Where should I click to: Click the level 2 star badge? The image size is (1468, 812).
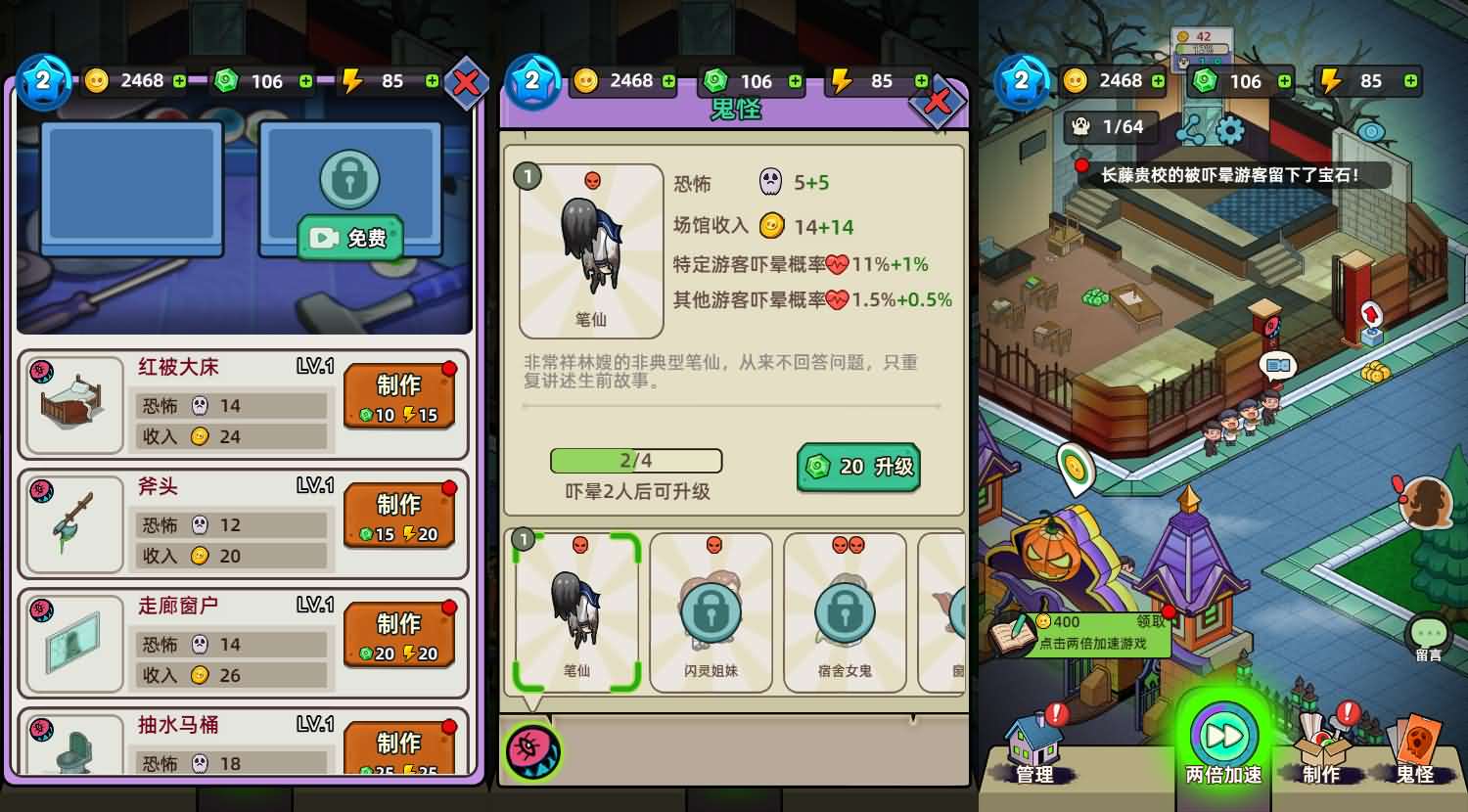click(x=1022, y=81)
